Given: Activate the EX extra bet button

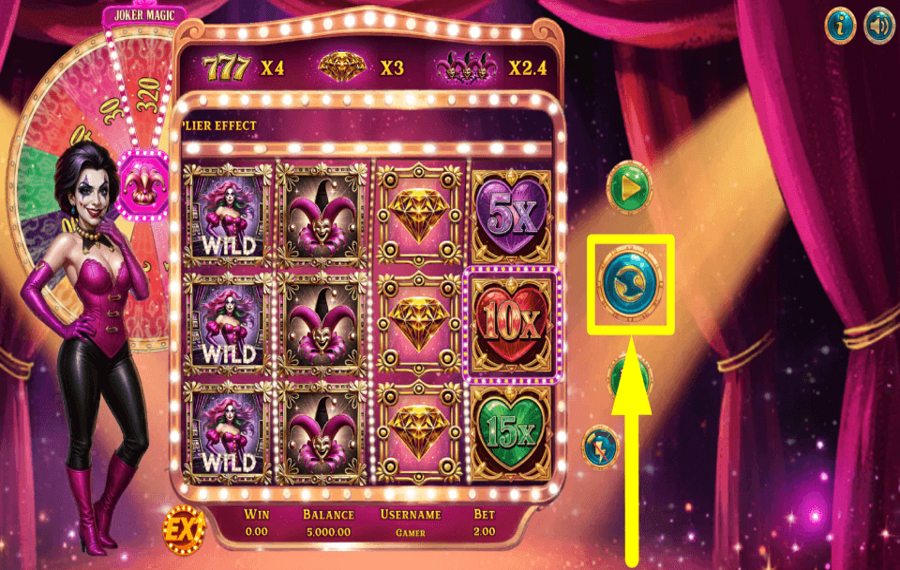Looking at the screenshot, I should pos(184,529).
